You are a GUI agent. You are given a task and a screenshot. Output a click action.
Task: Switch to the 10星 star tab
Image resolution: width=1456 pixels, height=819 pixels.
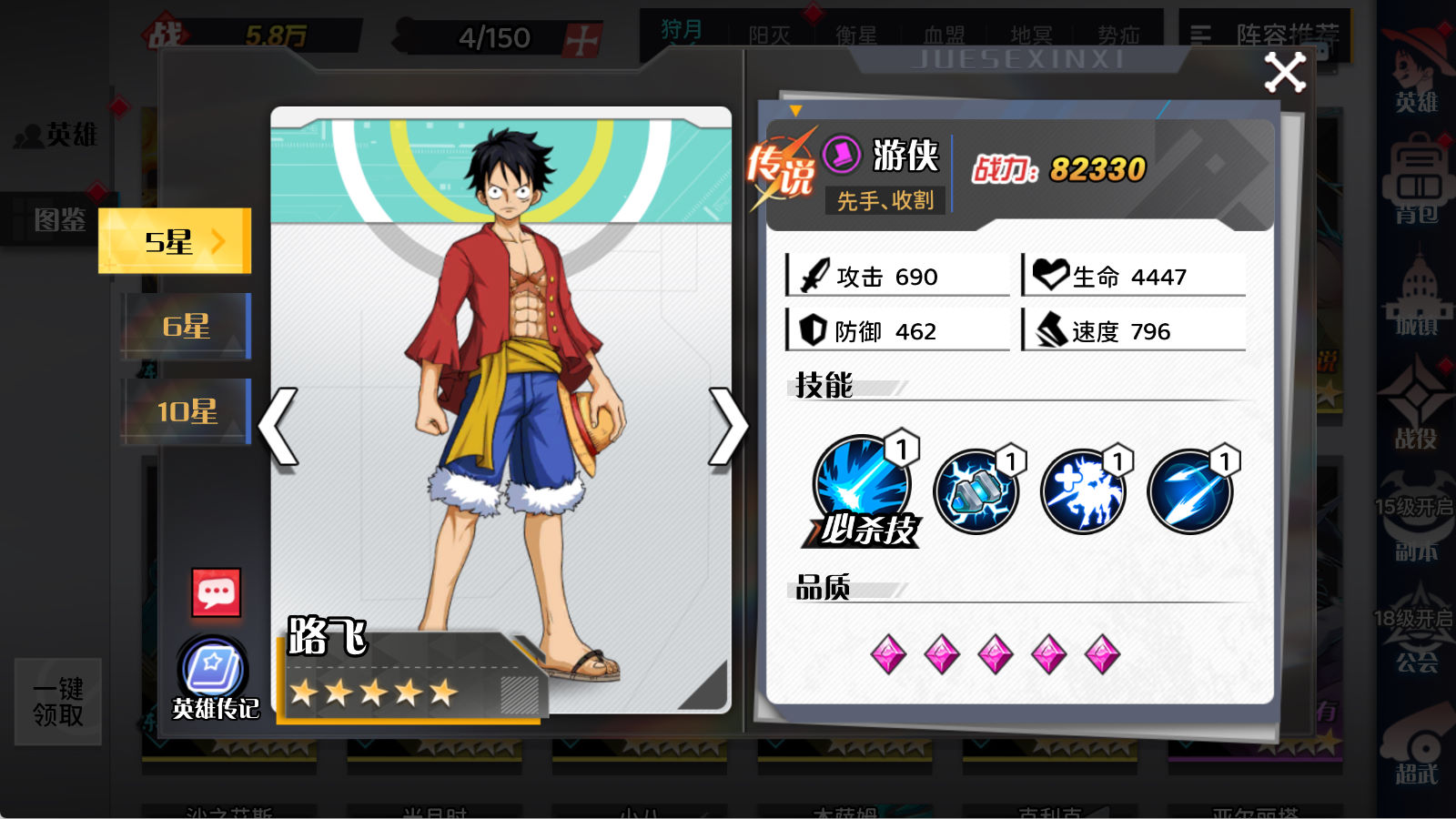186,411
